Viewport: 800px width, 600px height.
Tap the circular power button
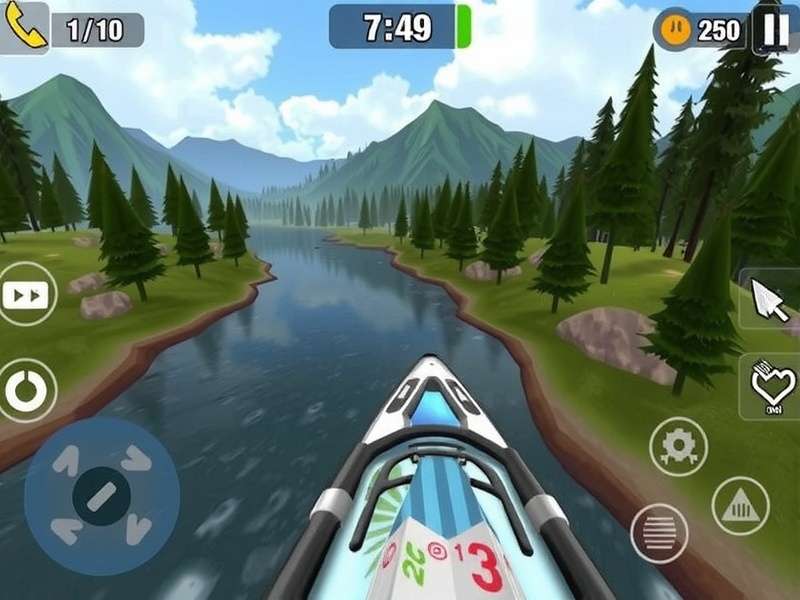(x=25, y=390)
